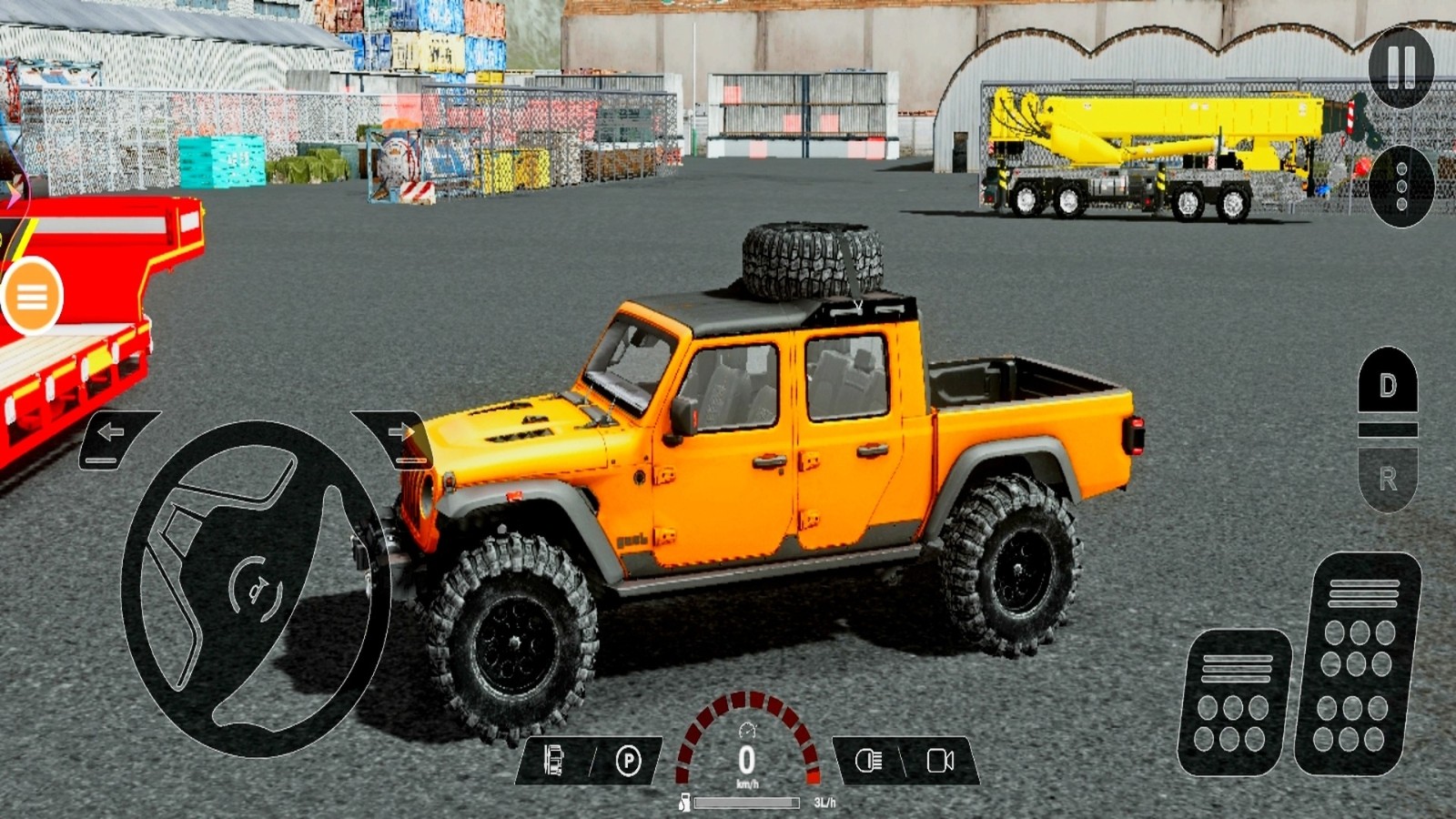Viewport: 1456px width, 819px height.
Task: Toggle the parking brake P icon
Action: click(x=628, y=761)
